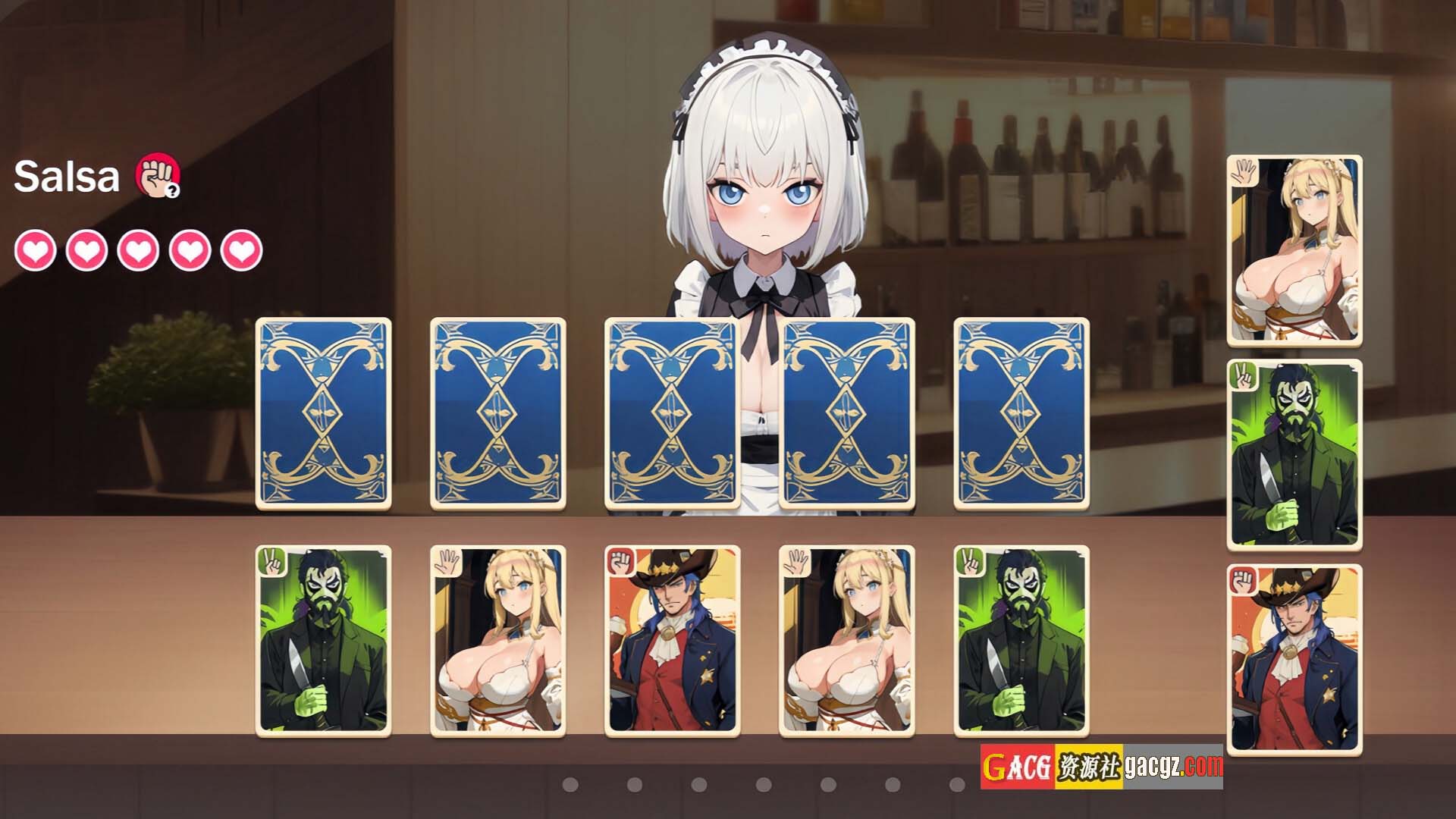The height and width of the screenshot is (819, 1456).
Task: Select the blonde paper card in the side column
Action: (1294, 251)
